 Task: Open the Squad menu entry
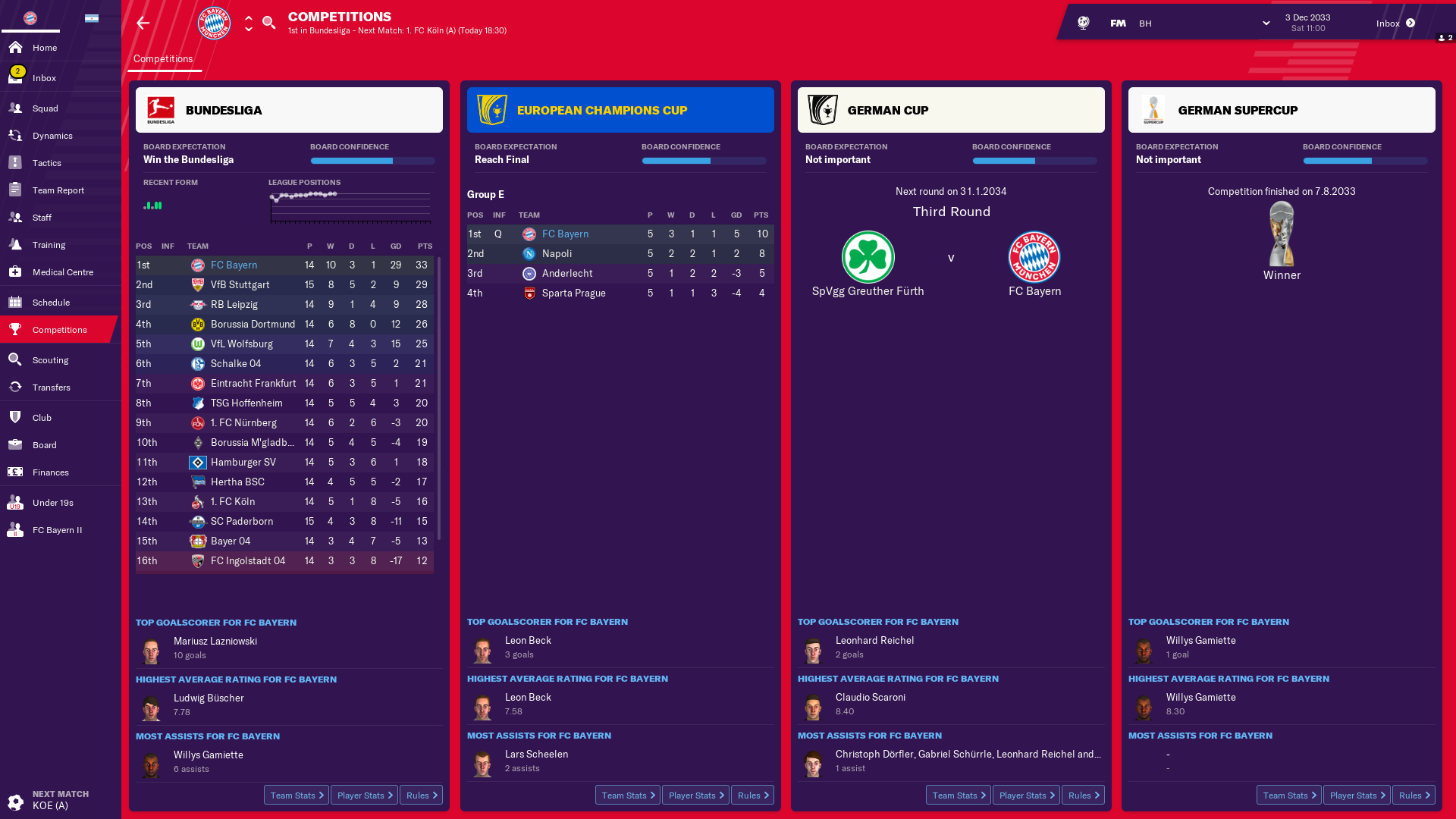click(45, 108)
